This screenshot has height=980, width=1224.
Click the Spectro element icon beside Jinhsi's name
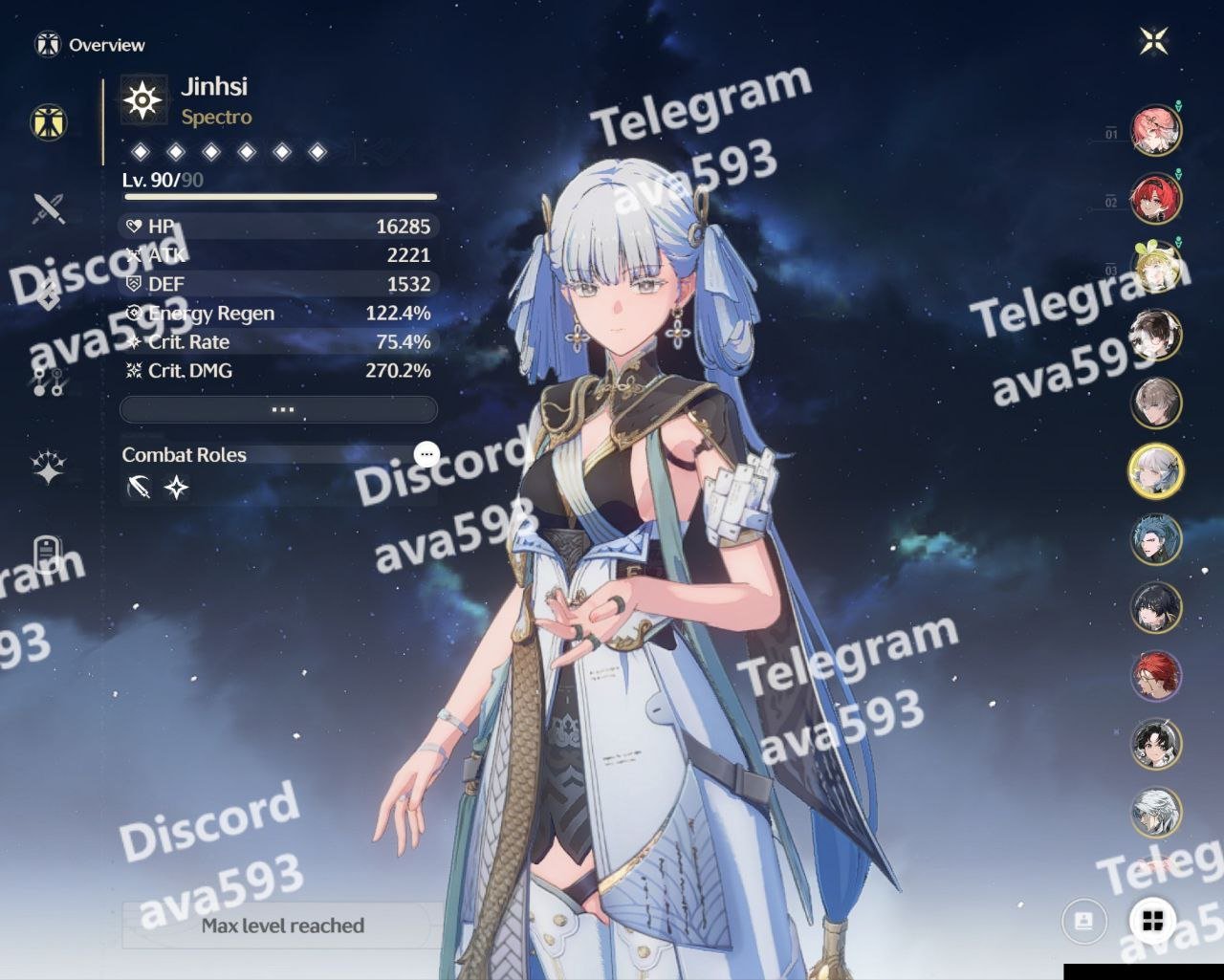click(x=143, y=99)
